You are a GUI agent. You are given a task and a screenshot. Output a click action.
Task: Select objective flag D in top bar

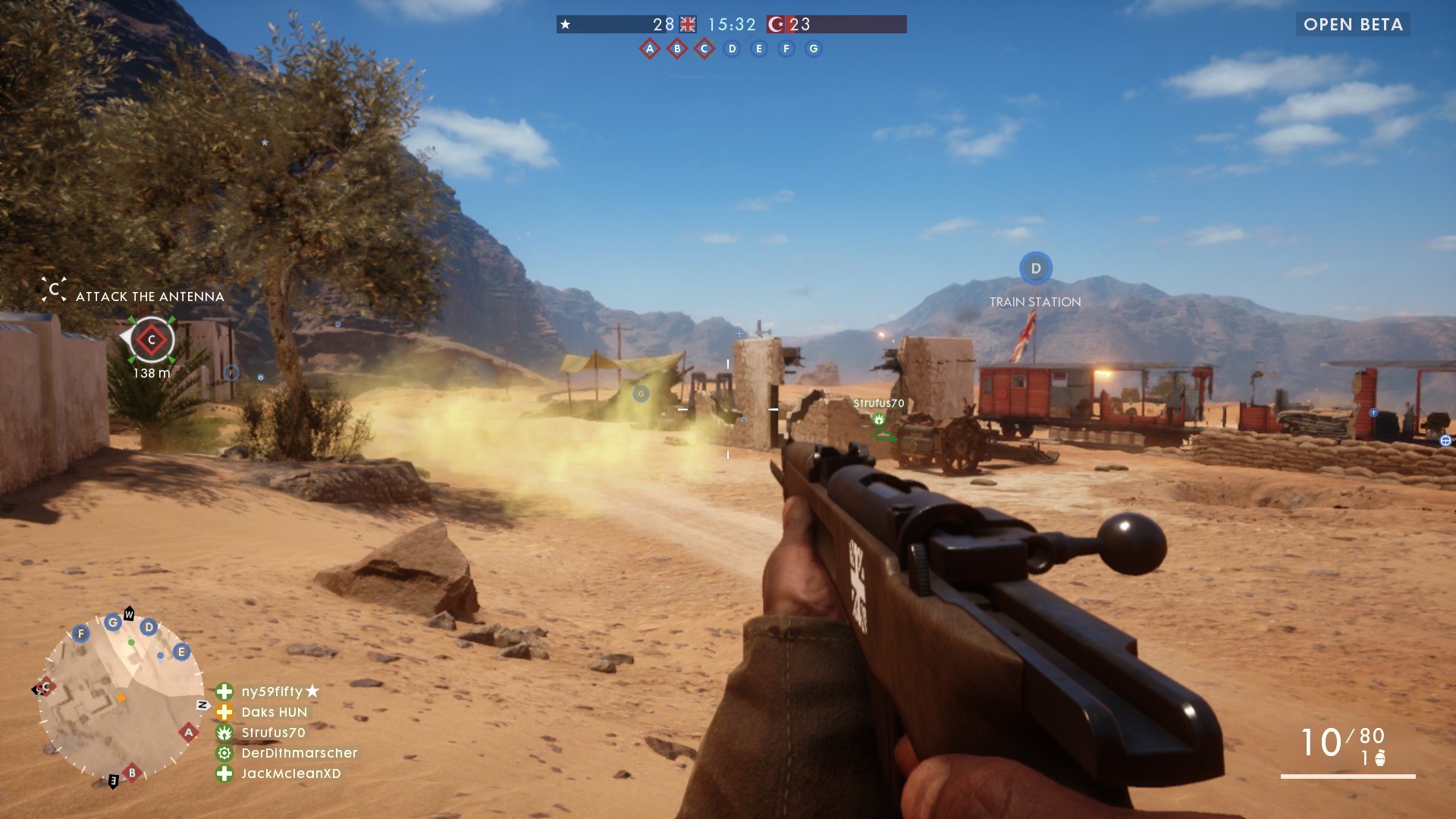(x=732, y=49)
